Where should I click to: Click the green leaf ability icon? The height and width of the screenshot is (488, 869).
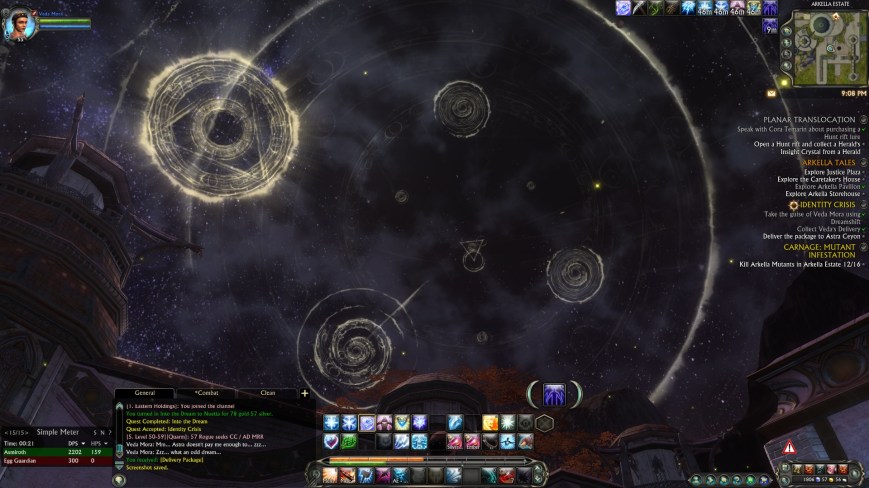point(351,441)
